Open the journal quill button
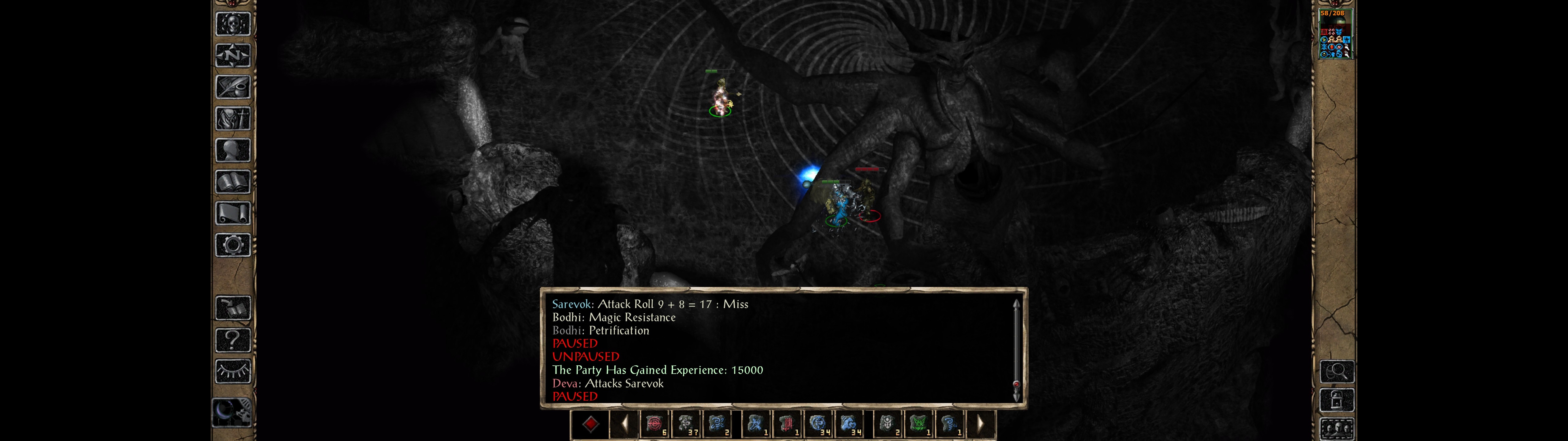 pyautogui.click(x=233, y=87)
